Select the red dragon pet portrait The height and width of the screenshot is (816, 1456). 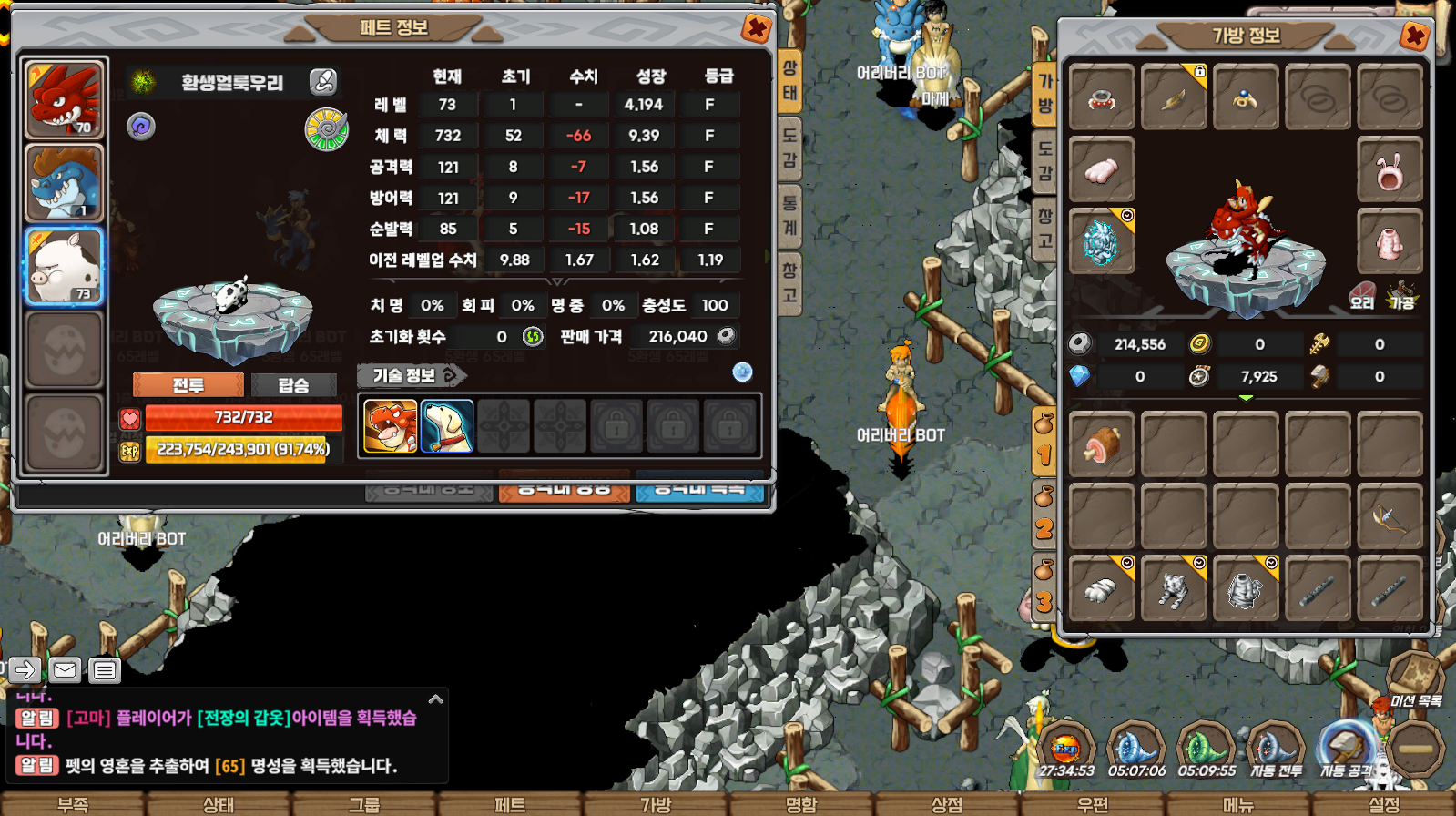point(65,99)
